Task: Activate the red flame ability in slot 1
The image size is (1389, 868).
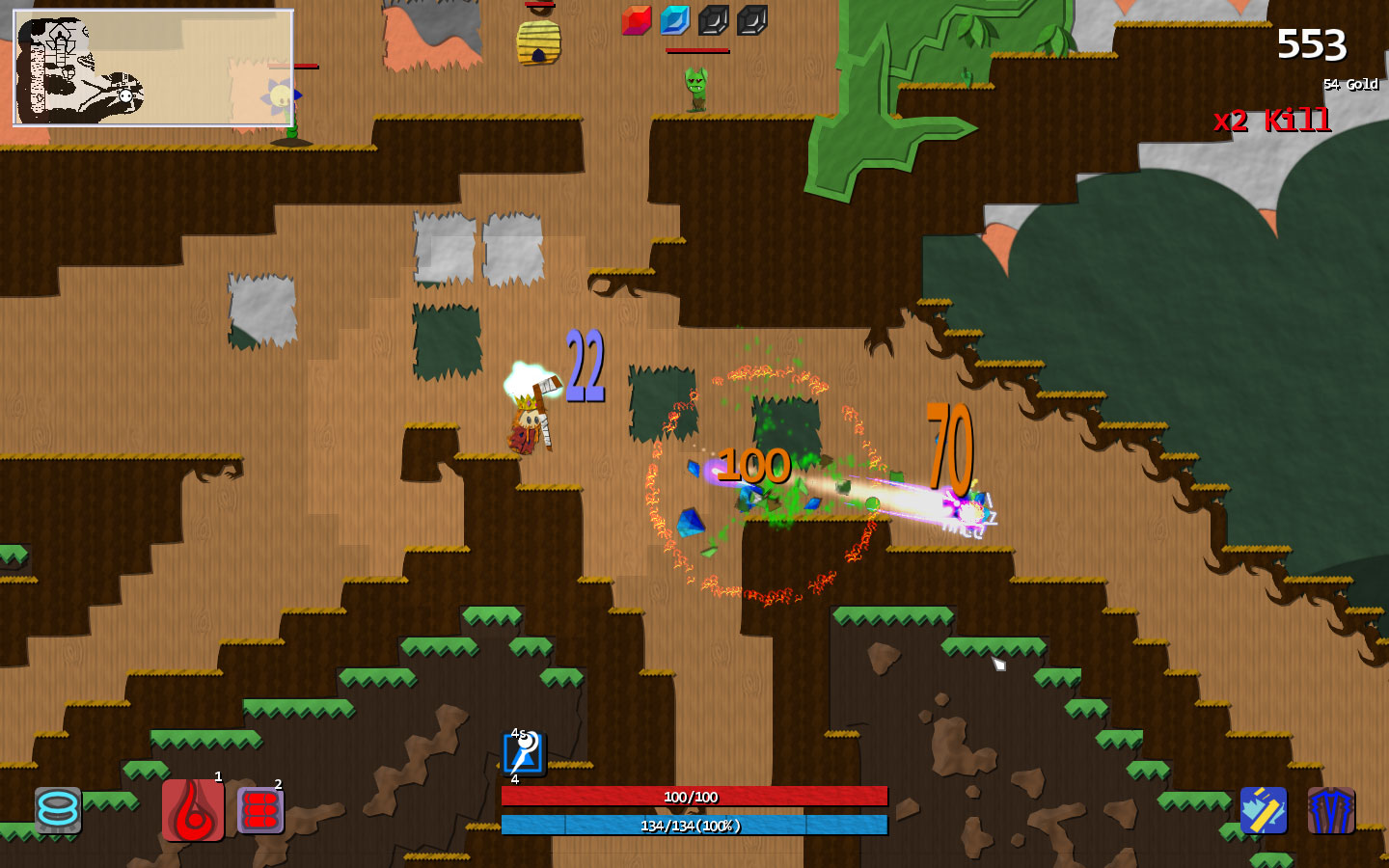Action: 193,810
